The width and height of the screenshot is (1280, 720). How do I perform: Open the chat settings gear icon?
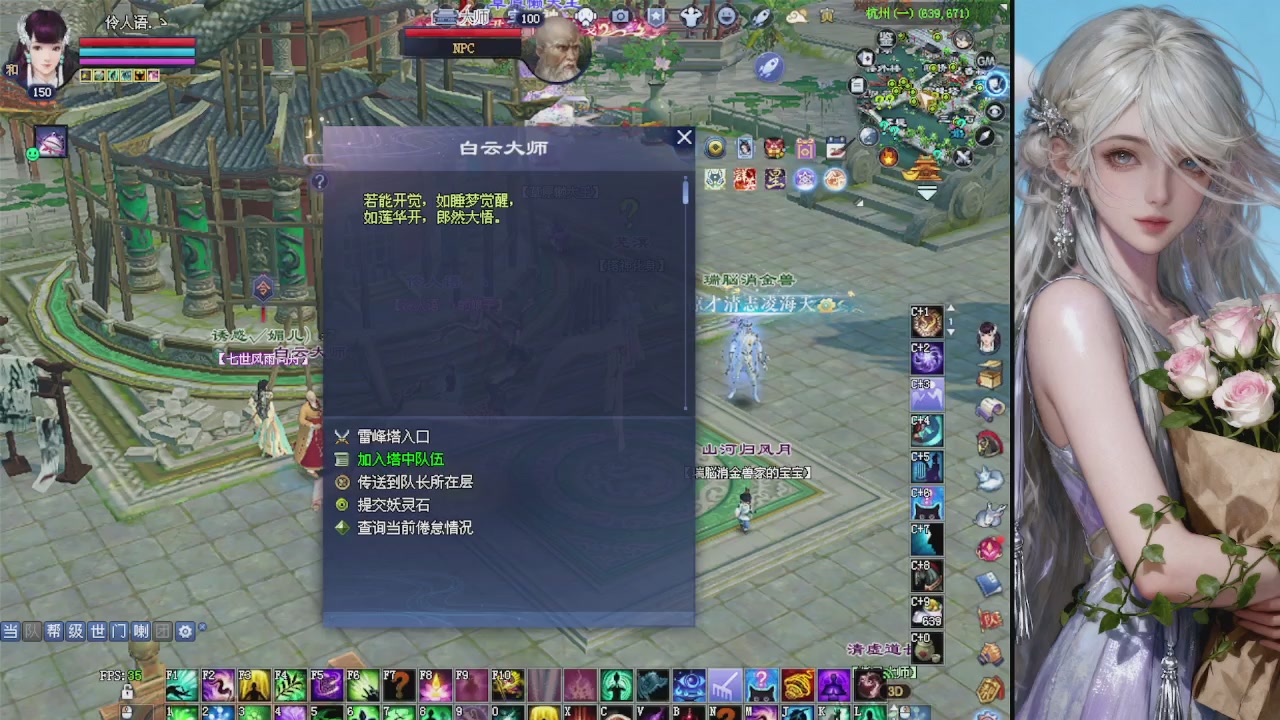coord(185,631)
